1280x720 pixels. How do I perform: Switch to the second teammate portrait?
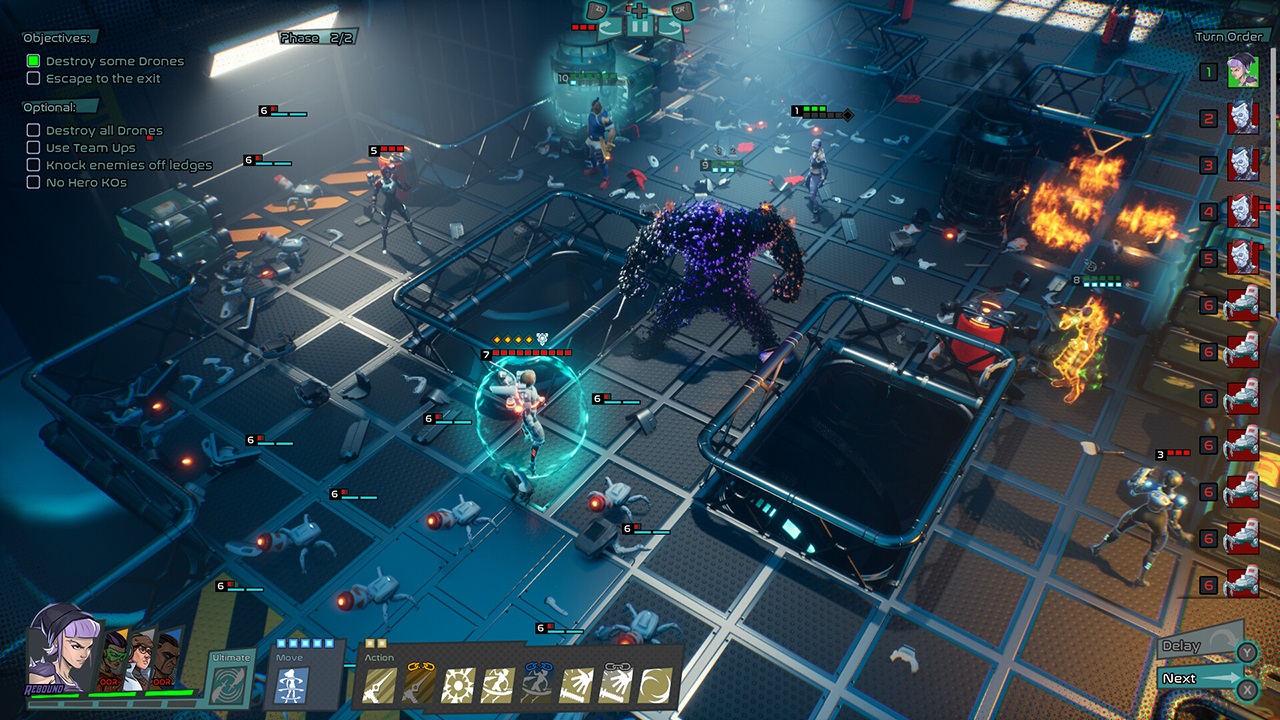coord(114,656)
